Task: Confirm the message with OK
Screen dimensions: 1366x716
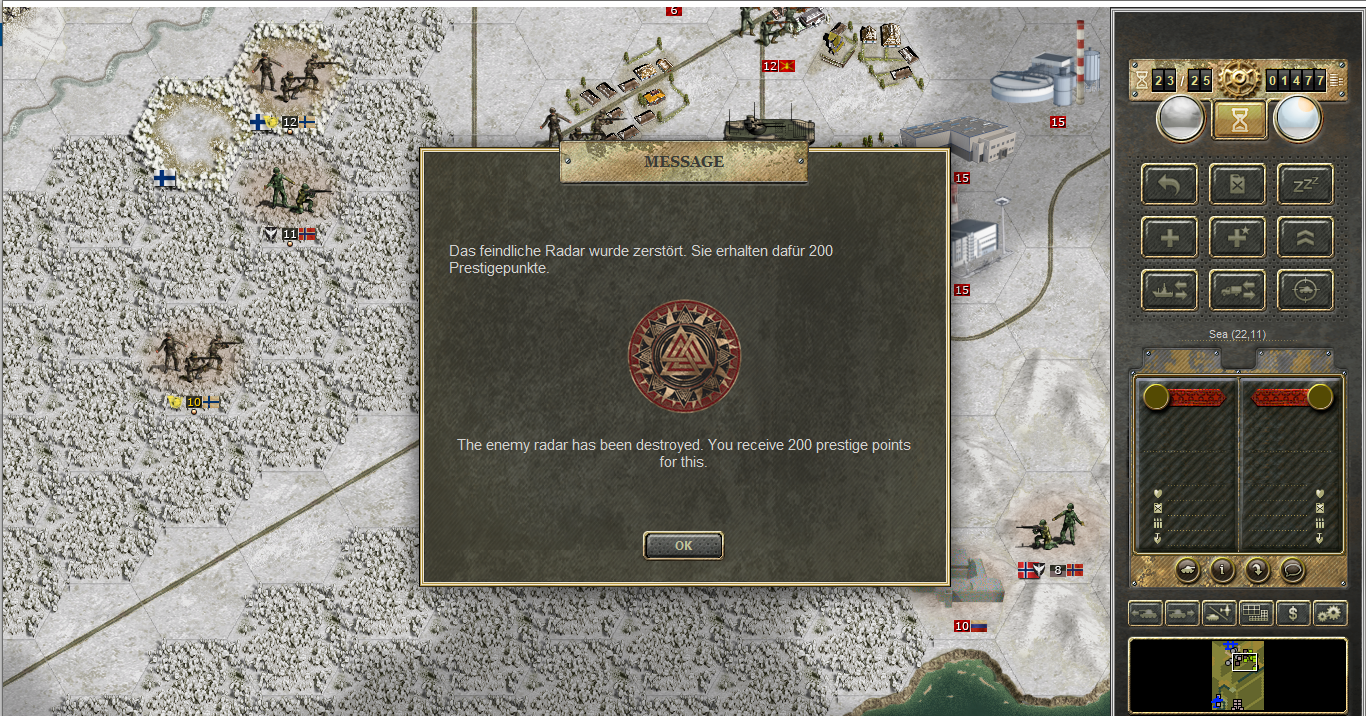Action: 683,546
